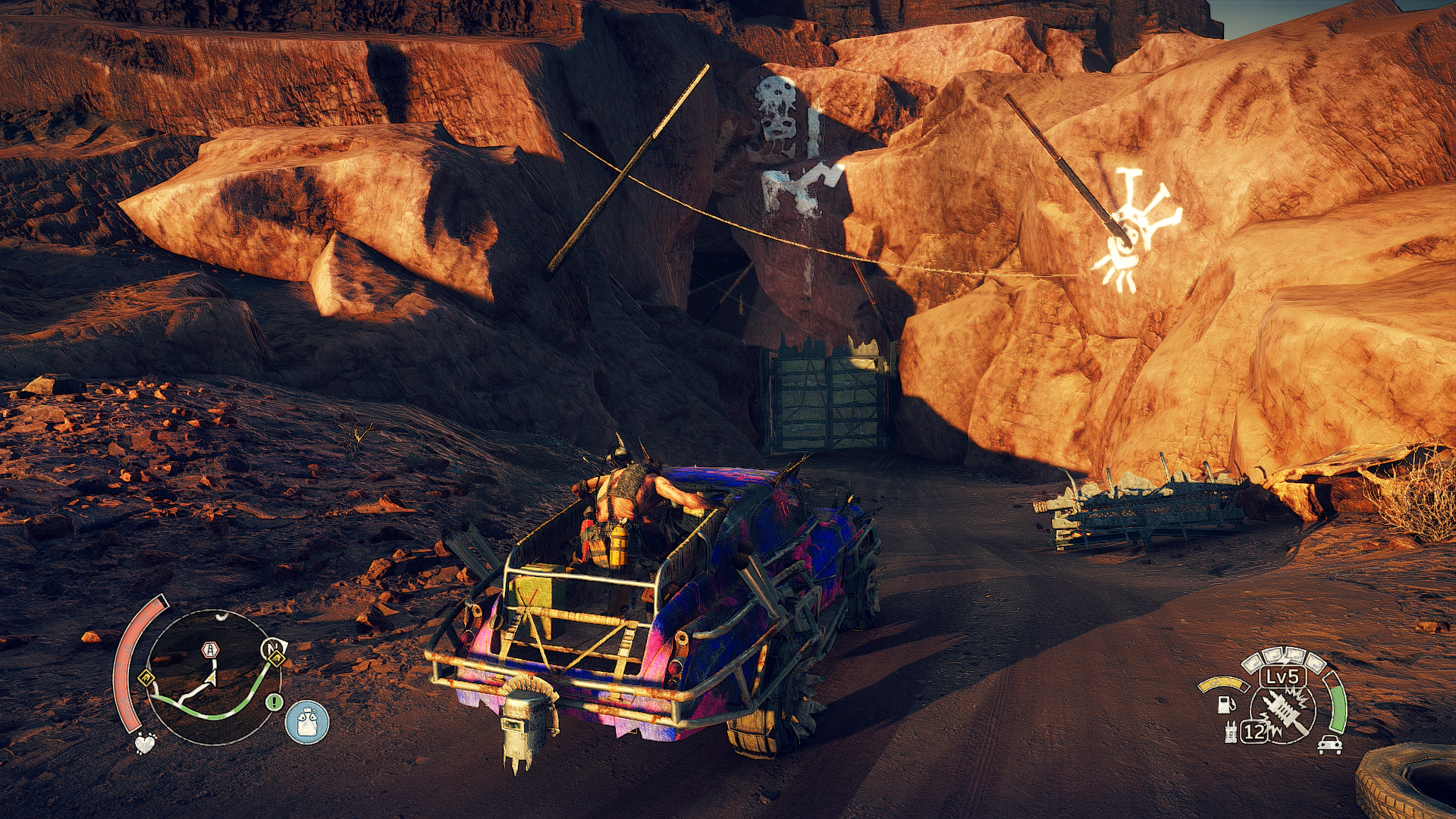The width and height of the screenshot is (1456, 819).
Task: Click the green exclamation mark marker
Action: pos(274,702)
